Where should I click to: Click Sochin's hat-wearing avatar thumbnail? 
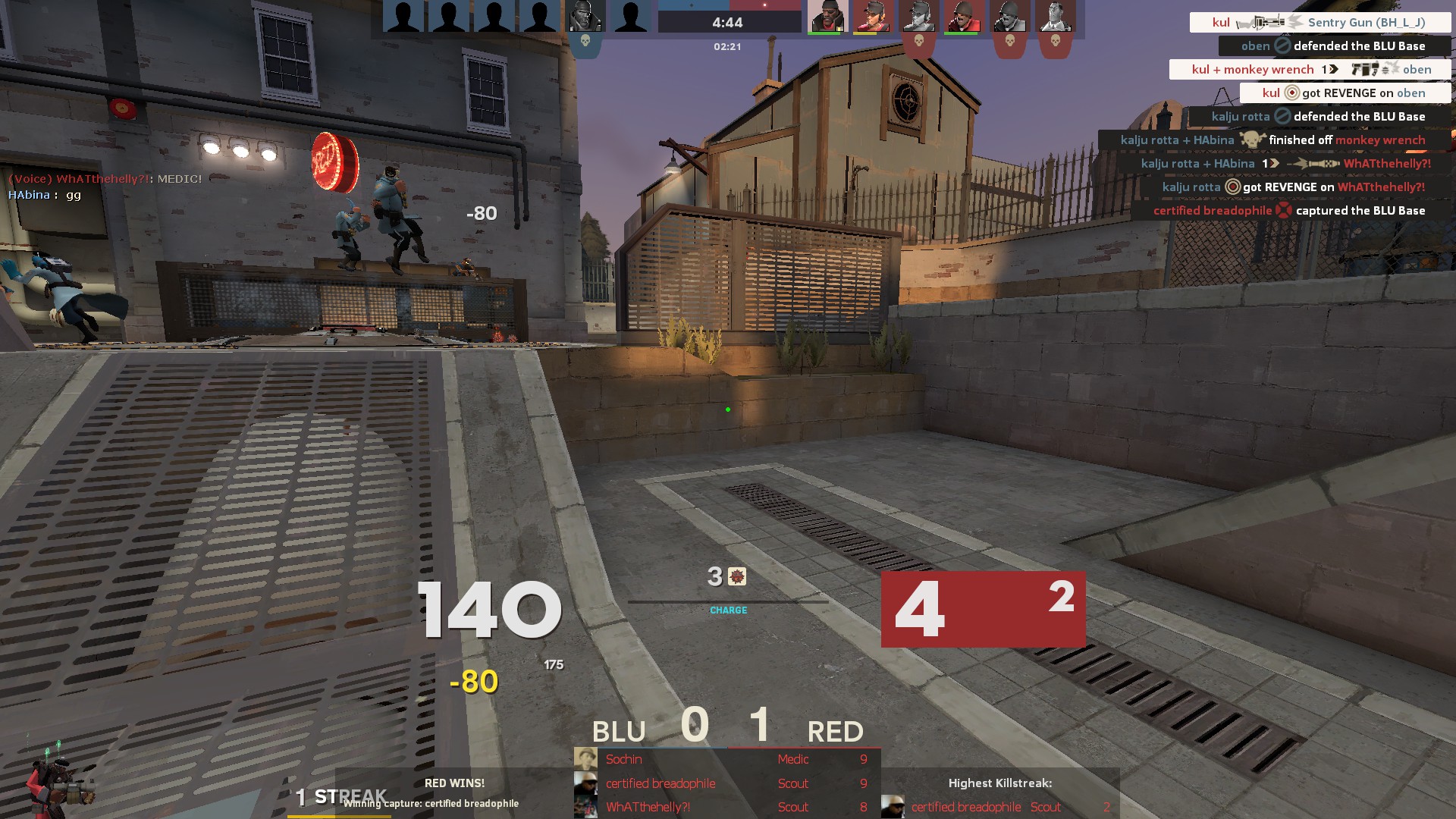tap(585, 759)
